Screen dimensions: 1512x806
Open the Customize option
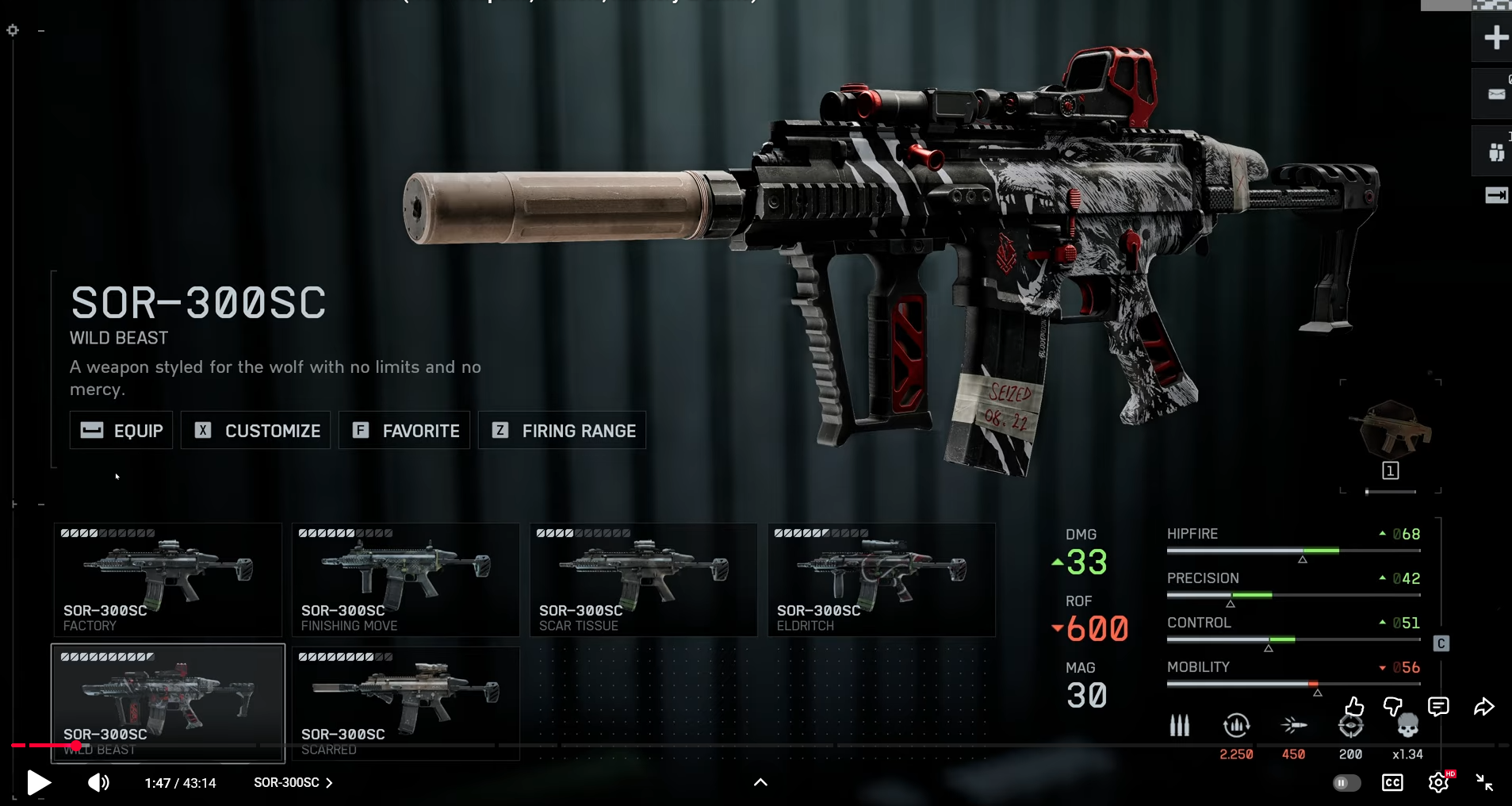255,431
